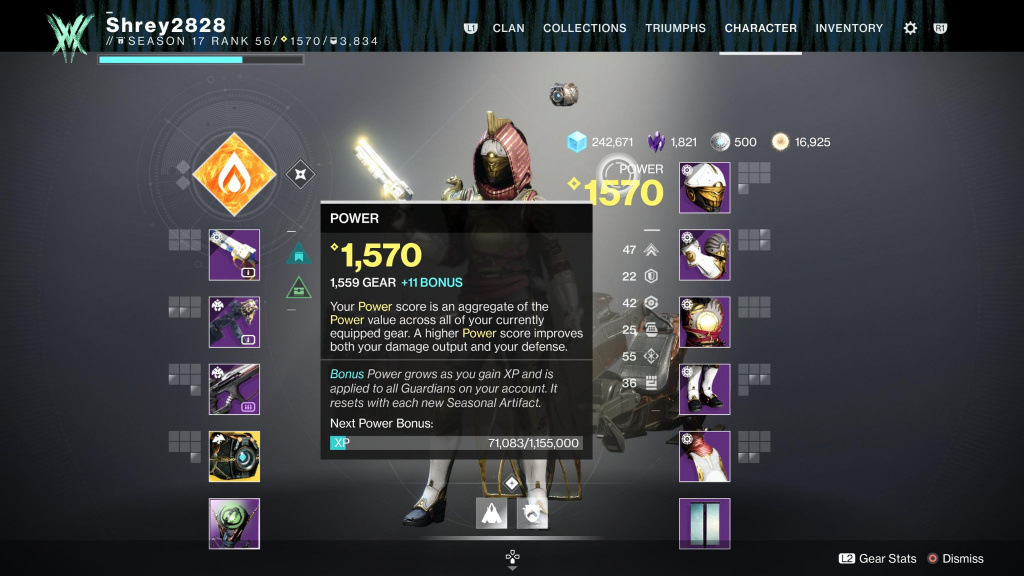This screenshot has height=576, width=1024.
Task: Select the white and gold helmet slot
Action: 705,188
